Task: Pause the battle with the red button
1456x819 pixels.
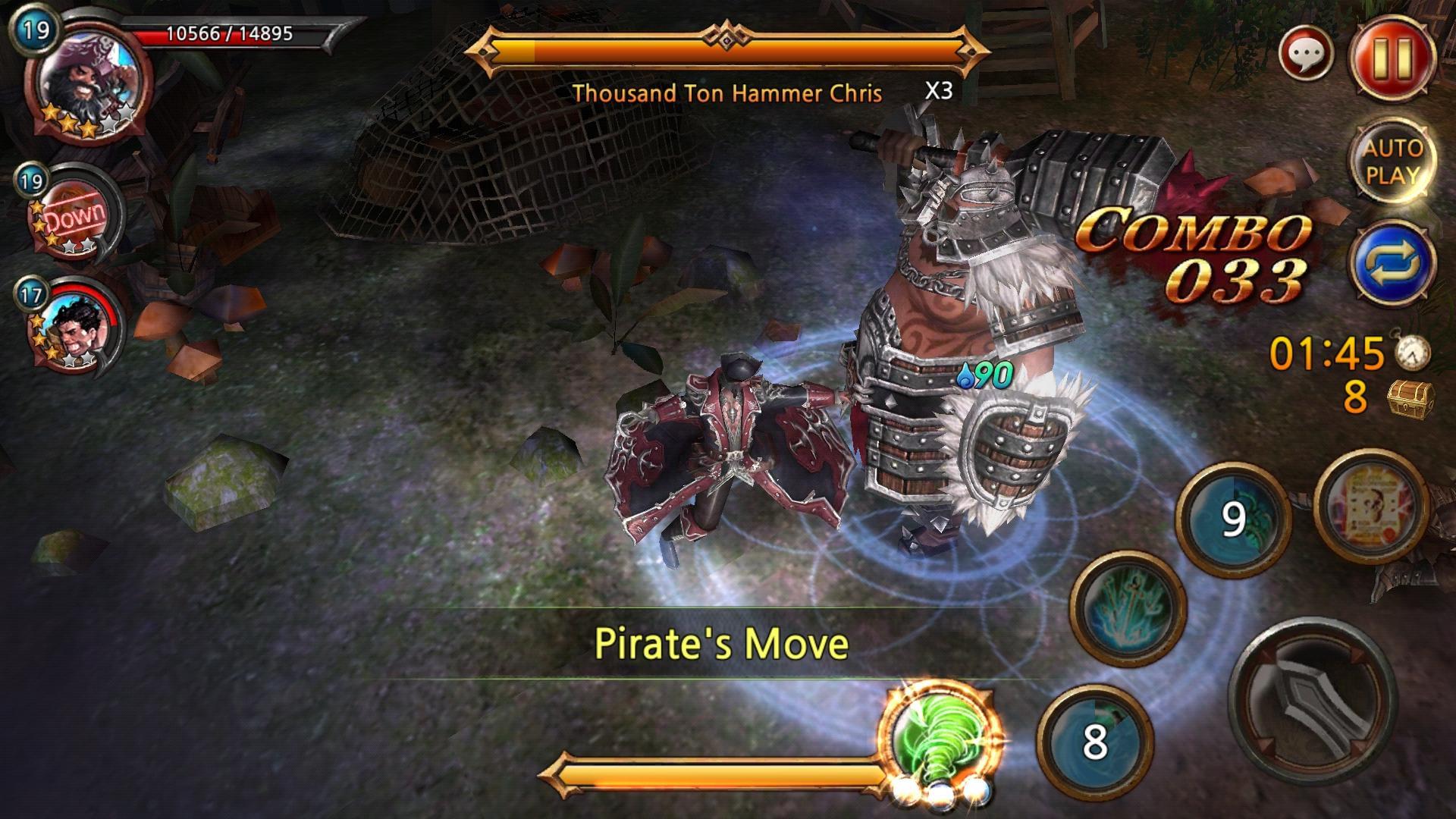Action: [1392, 56]
